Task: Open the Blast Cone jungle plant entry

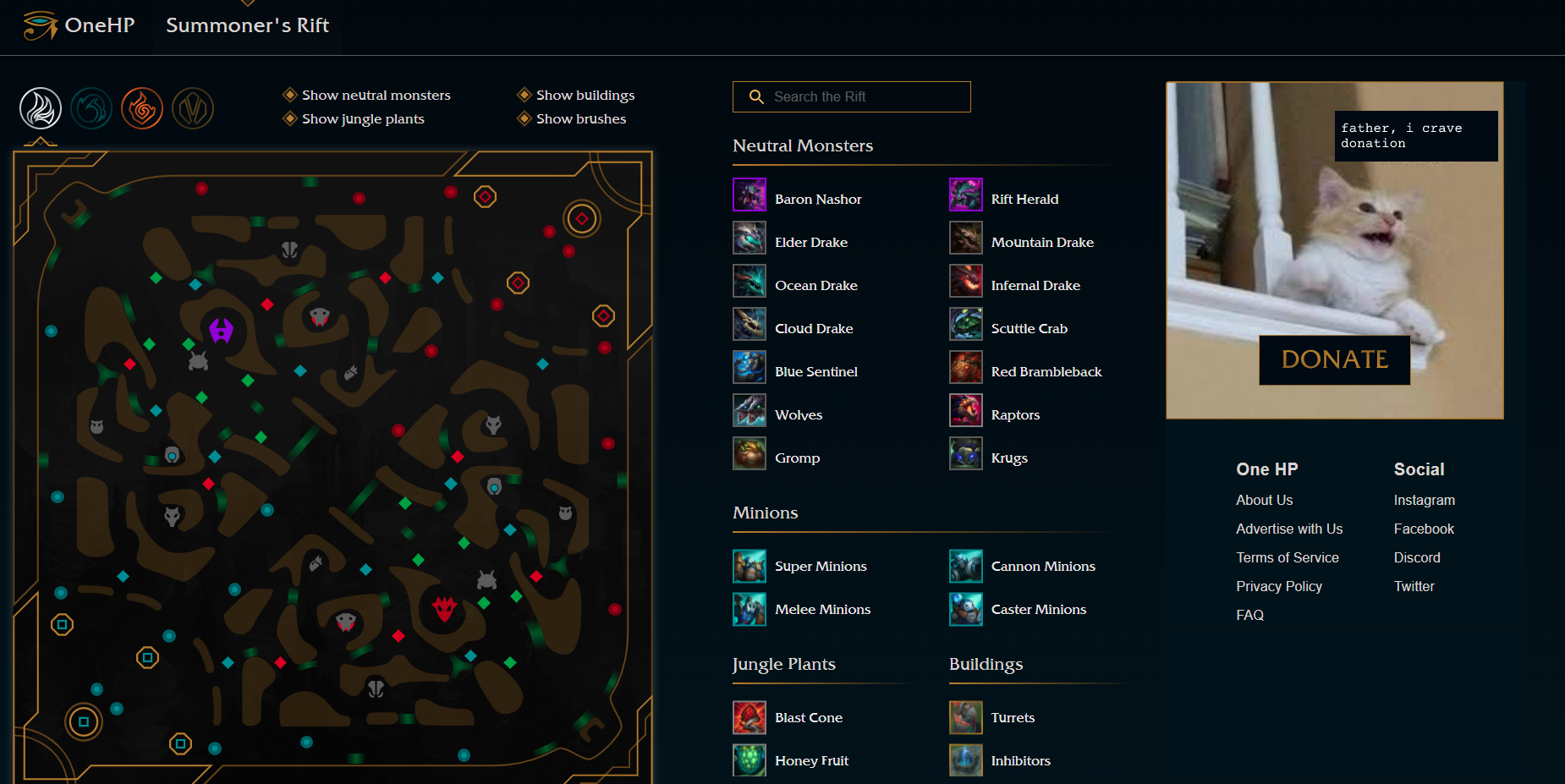Action: (808, 716)
